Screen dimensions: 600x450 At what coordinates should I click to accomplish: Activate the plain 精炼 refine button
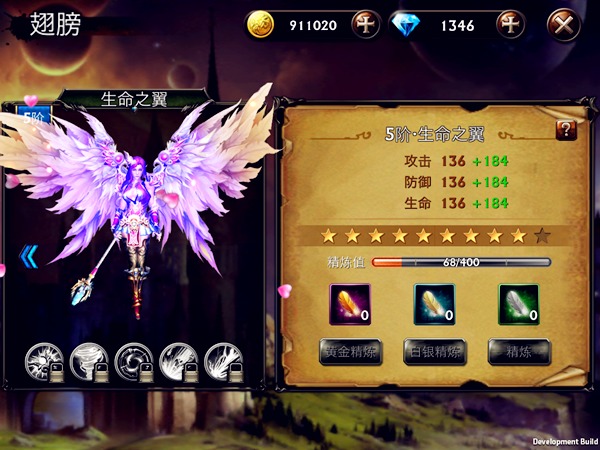[518, 352]
